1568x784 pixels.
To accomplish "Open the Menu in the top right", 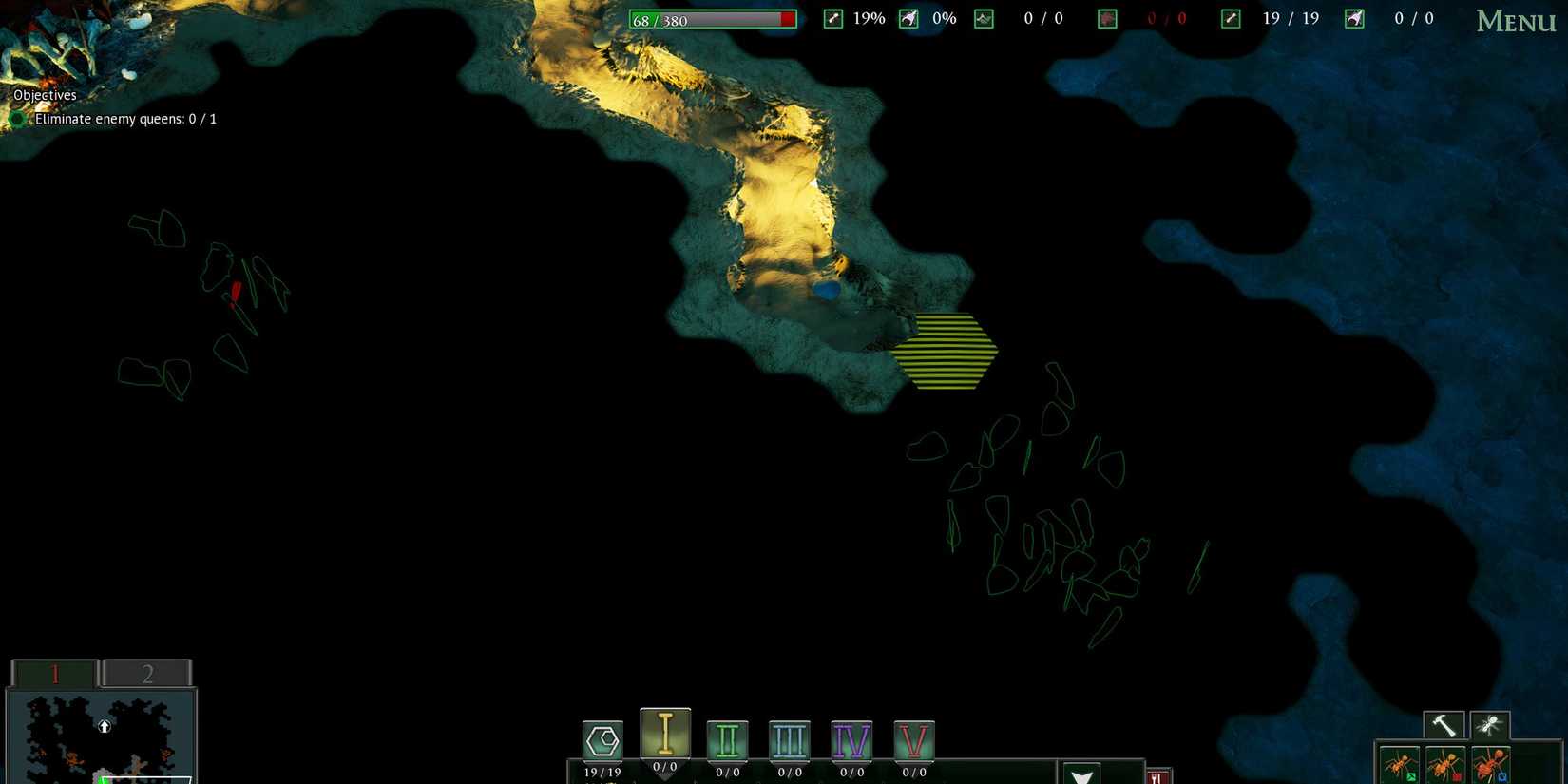I will pyautogui.click(x=1515, y=21).
